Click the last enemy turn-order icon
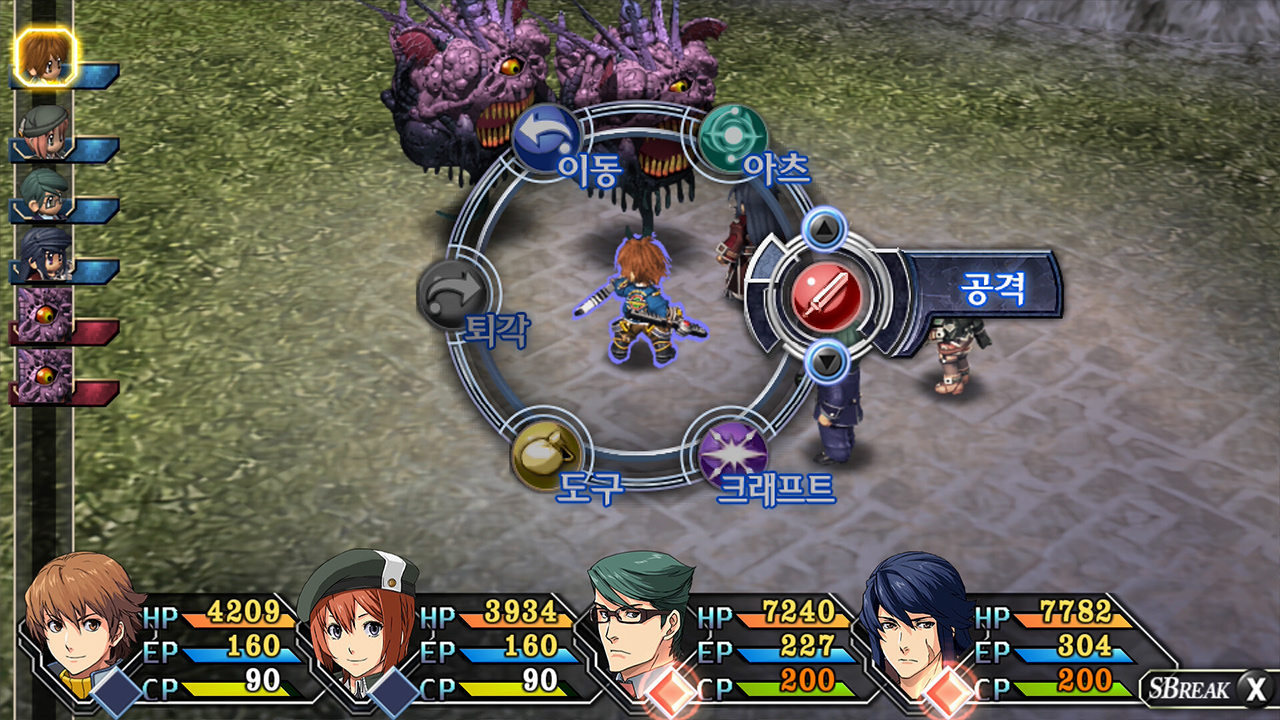This screenshot has height=720, width=1280. [46, 374]
